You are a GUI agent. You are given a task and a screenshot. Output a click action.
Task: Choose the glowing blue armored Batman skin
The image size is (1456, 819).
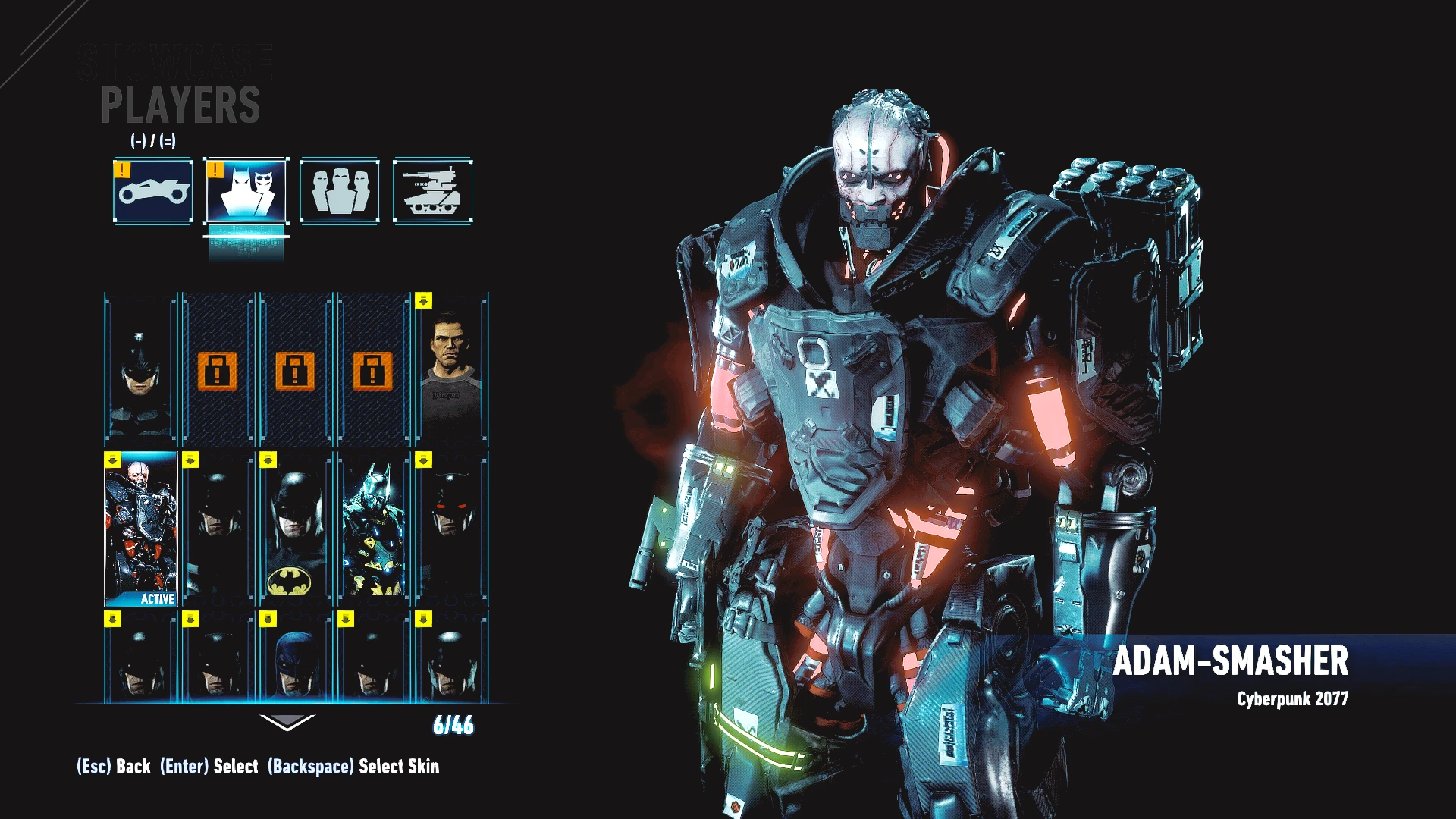click(374, 529)
